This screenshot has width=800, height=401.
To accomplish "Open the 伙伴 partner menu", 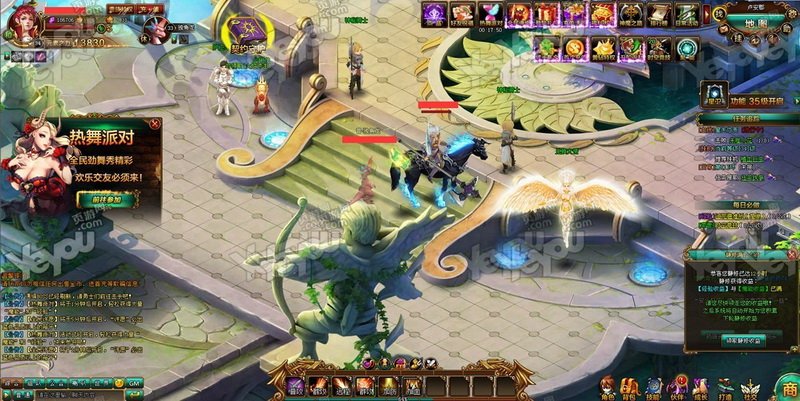I will click(678, 385).
